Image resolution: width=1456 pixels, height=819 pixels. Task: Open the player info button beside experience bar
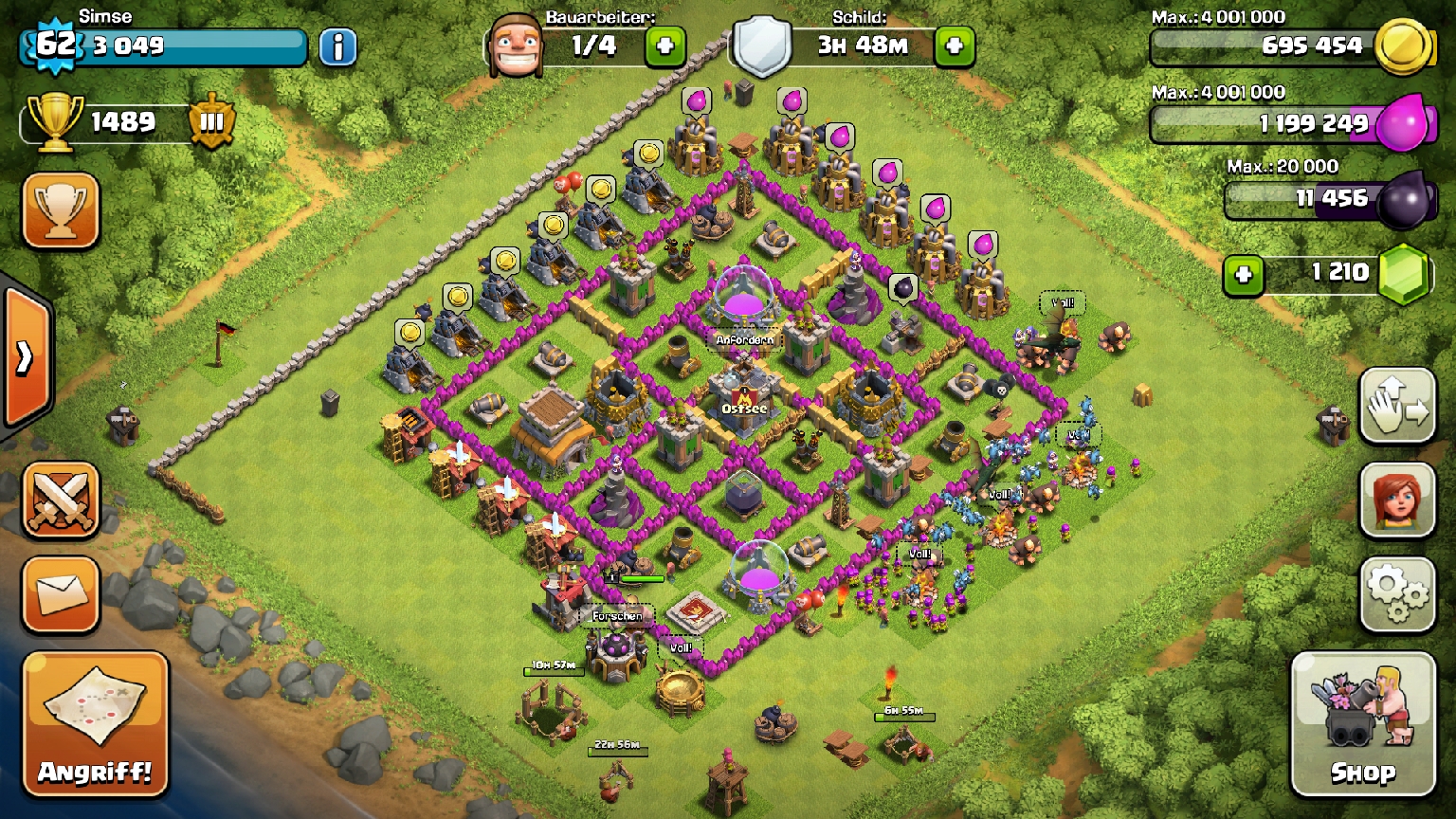pos(337,46)
